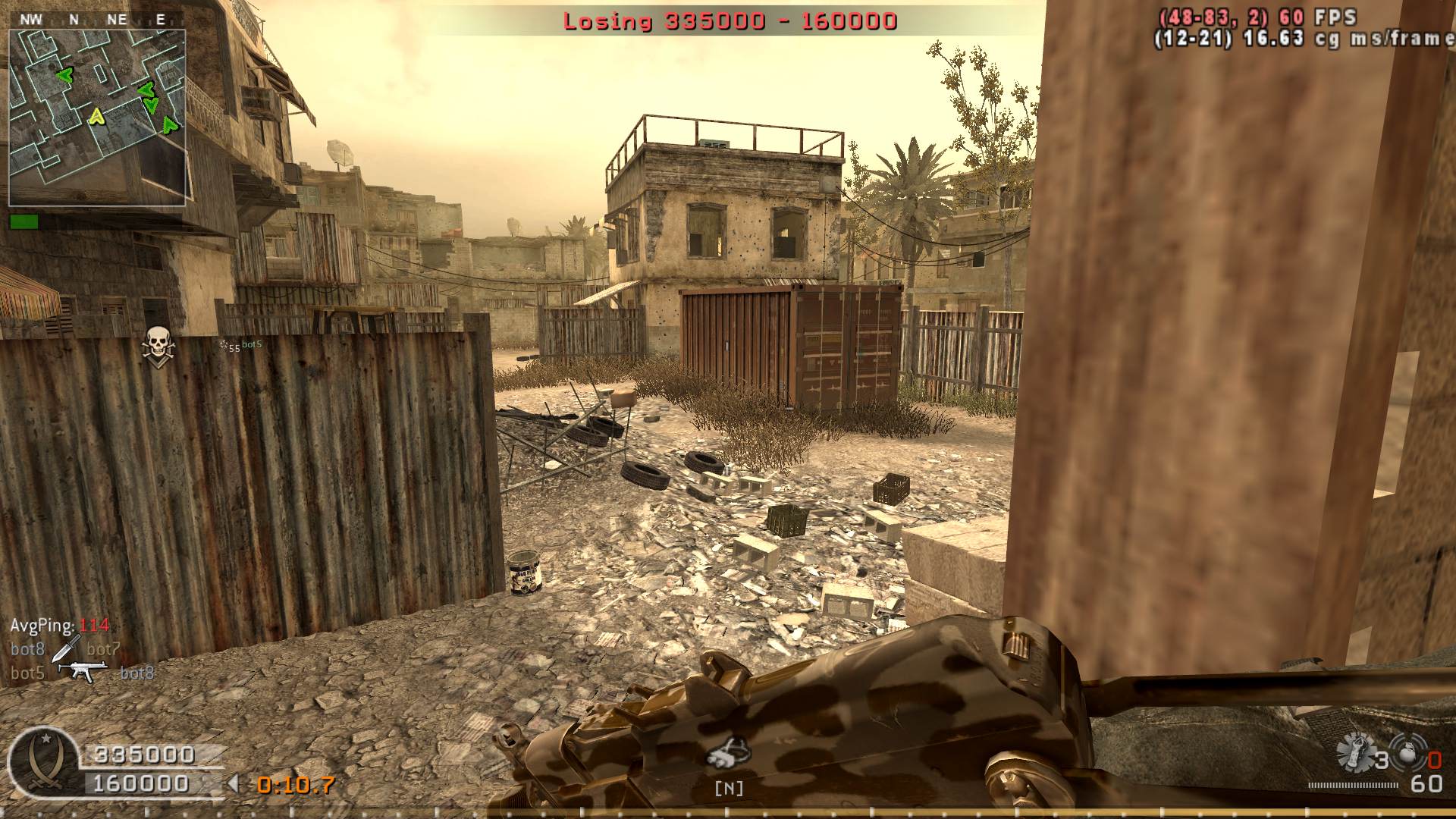The width and height of the screenshot is (1456, 819).
Task: Click the compass strip above the minimap
Action: pos(96,20)
